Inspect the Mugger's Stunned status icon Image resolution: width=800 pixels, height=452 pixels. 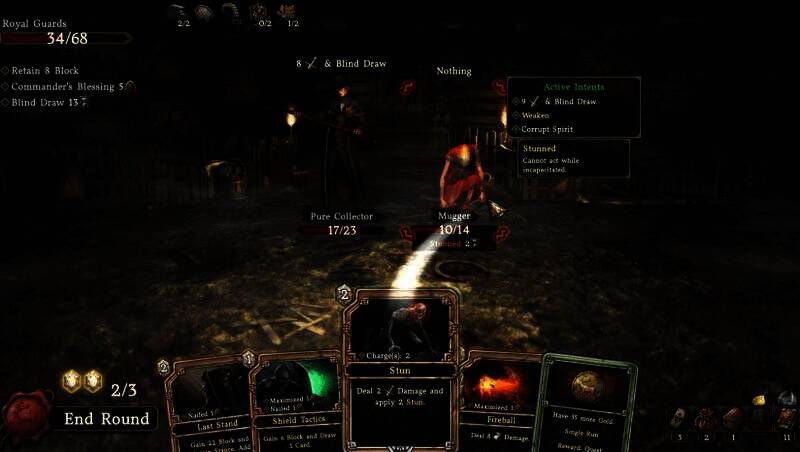(453, 243)
